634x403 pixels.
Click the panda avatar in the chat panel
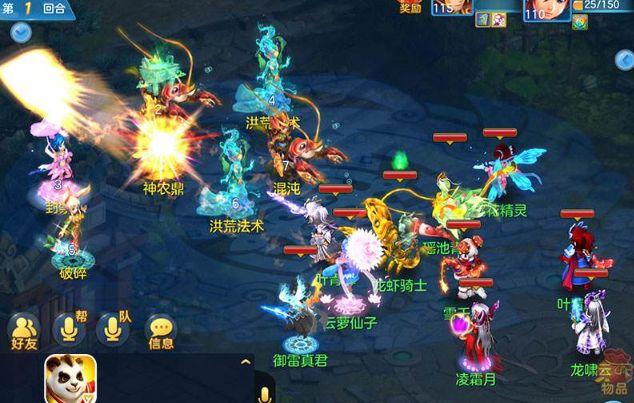[70, 380]
